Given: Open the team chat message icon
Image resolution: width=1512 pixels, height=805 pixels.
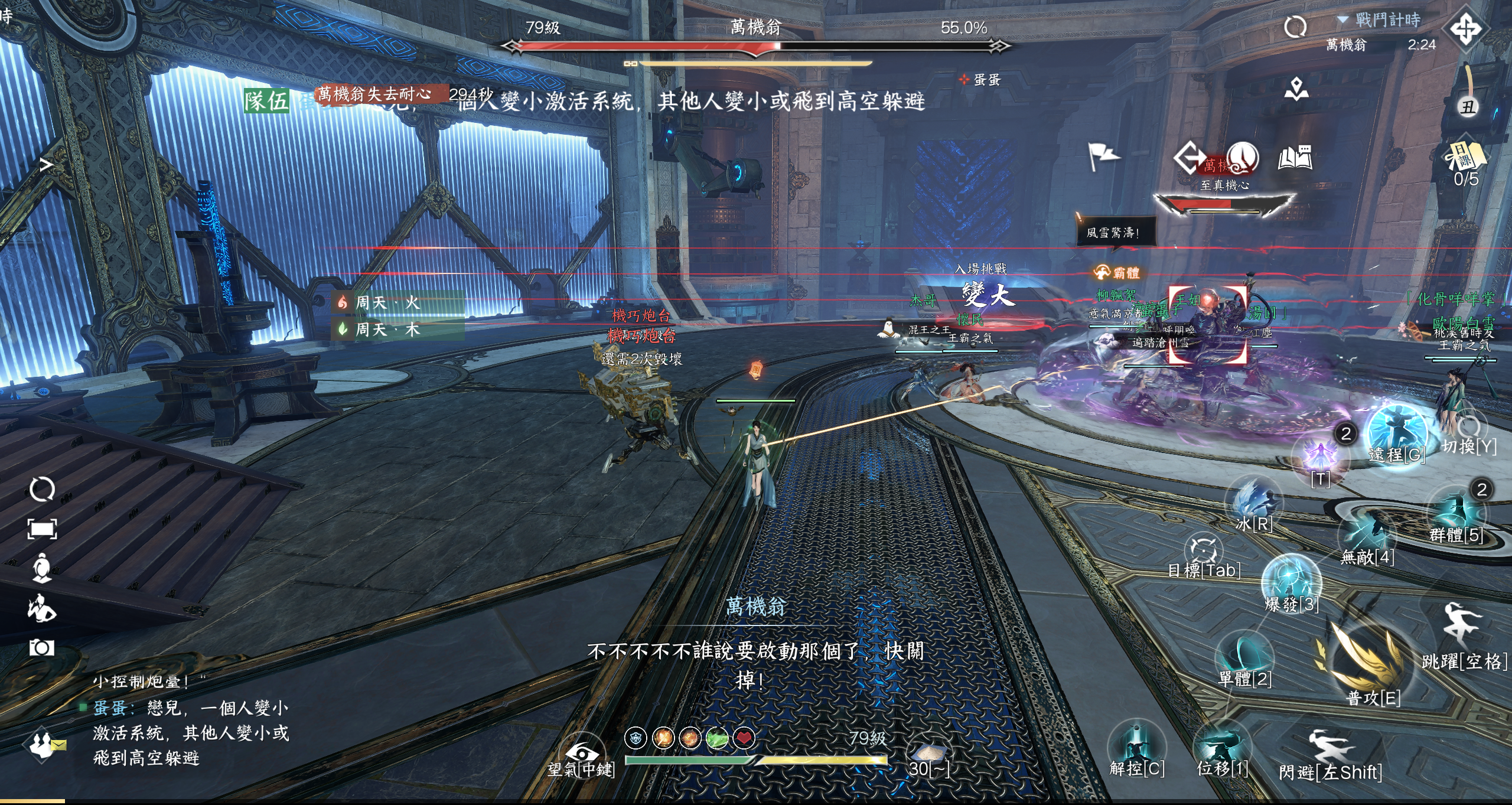Looking at the screenshot, I should (x=46, y=744).
